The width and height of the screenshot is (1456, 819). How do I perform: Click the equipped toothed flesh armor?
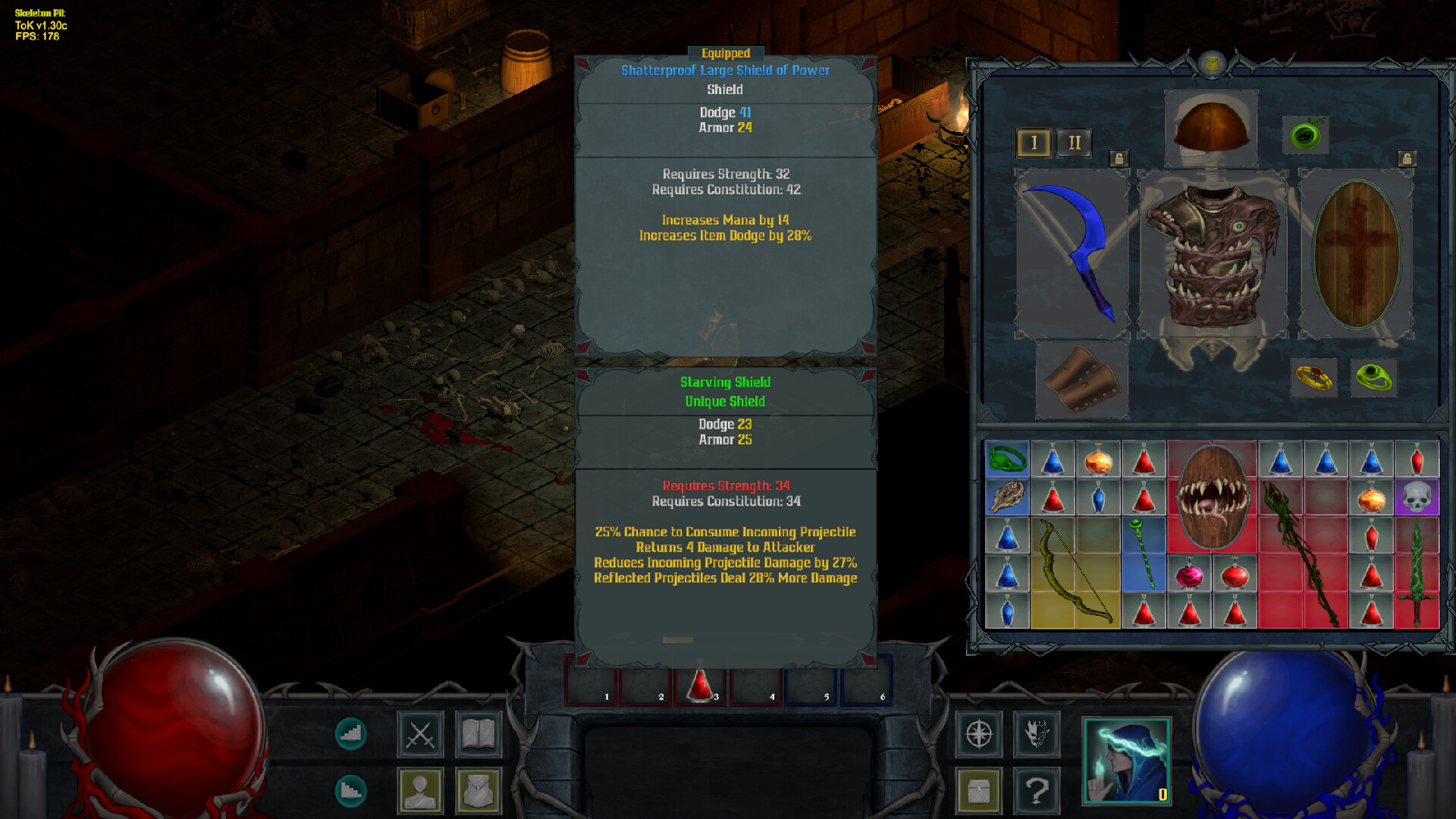coord(1213,254)
